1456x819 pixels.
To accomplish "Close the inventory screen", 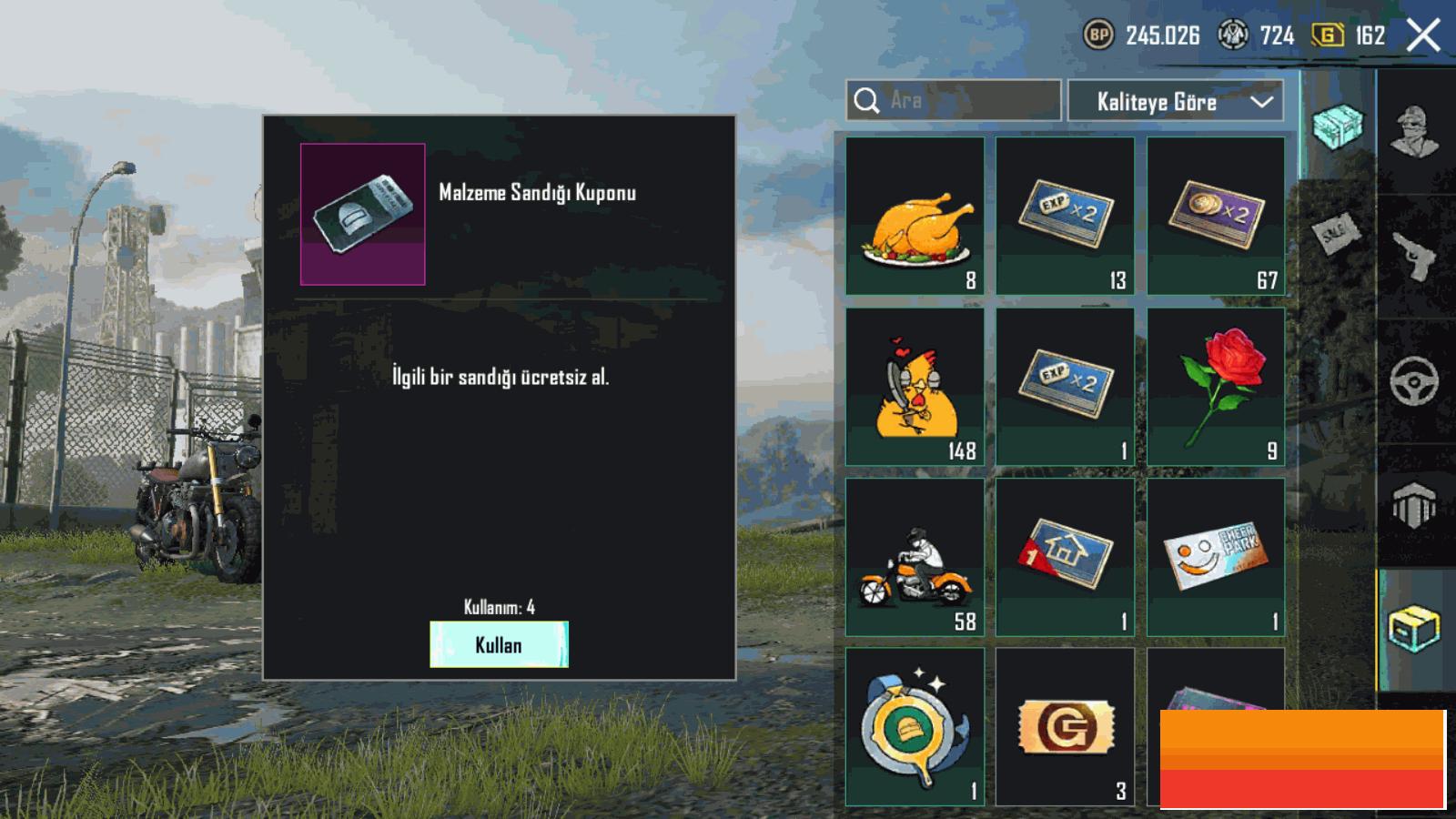I will (x=1423, y=36).
